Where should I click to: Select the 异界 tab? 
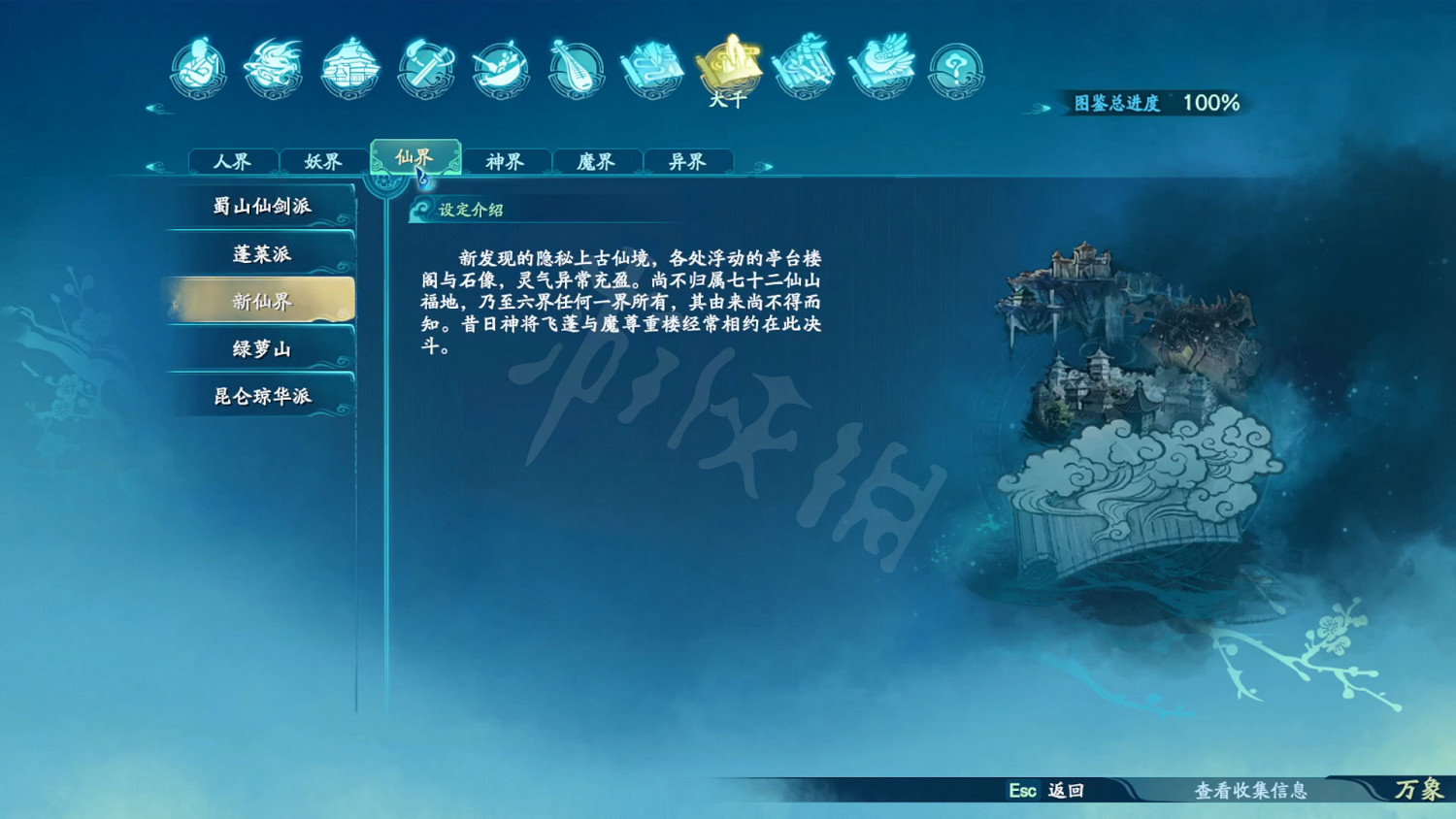pos(686,162)
